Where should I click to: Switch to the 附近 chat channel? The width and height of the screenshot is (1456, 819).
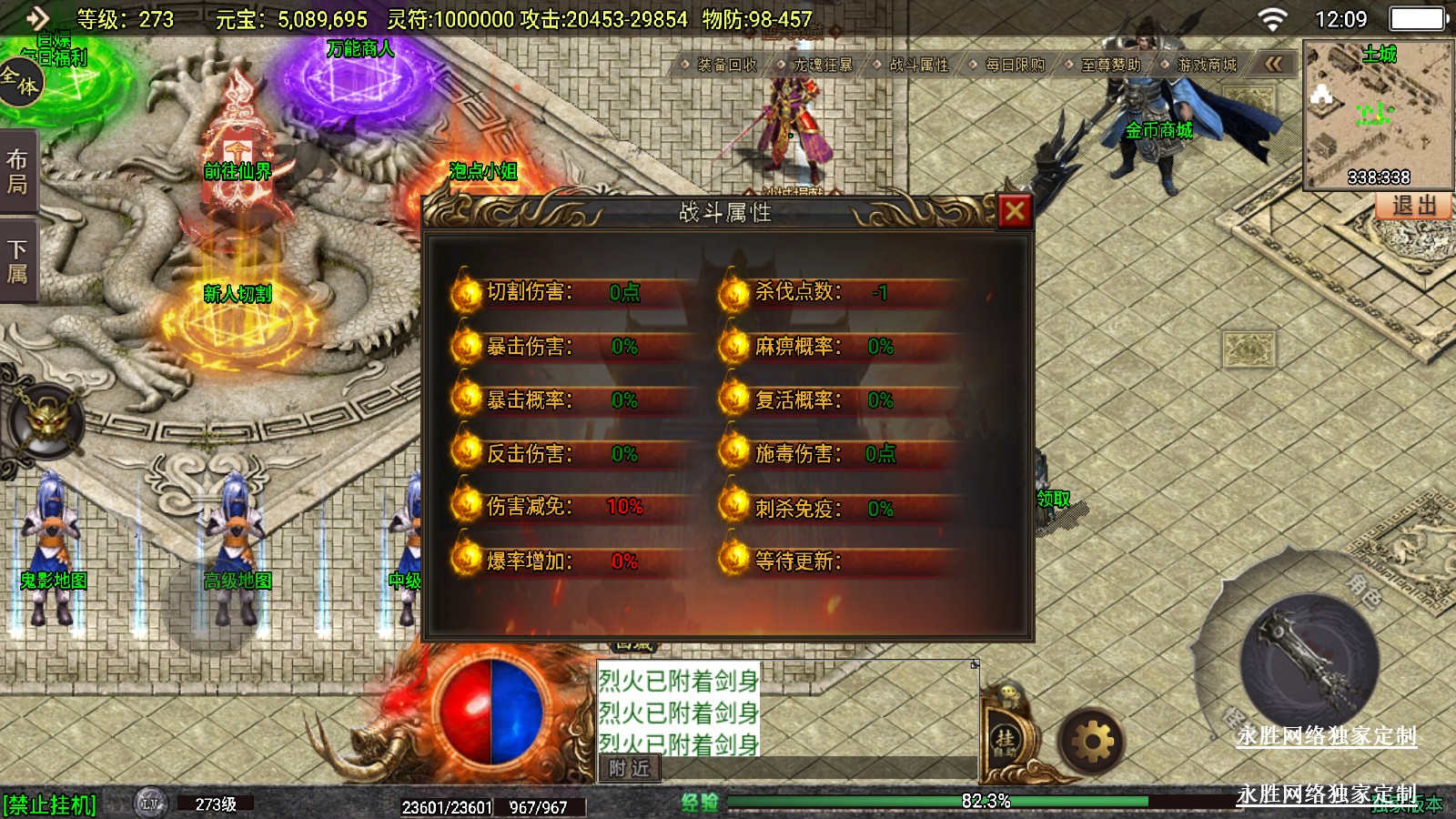pyautogui.click(x=629, y=769)
